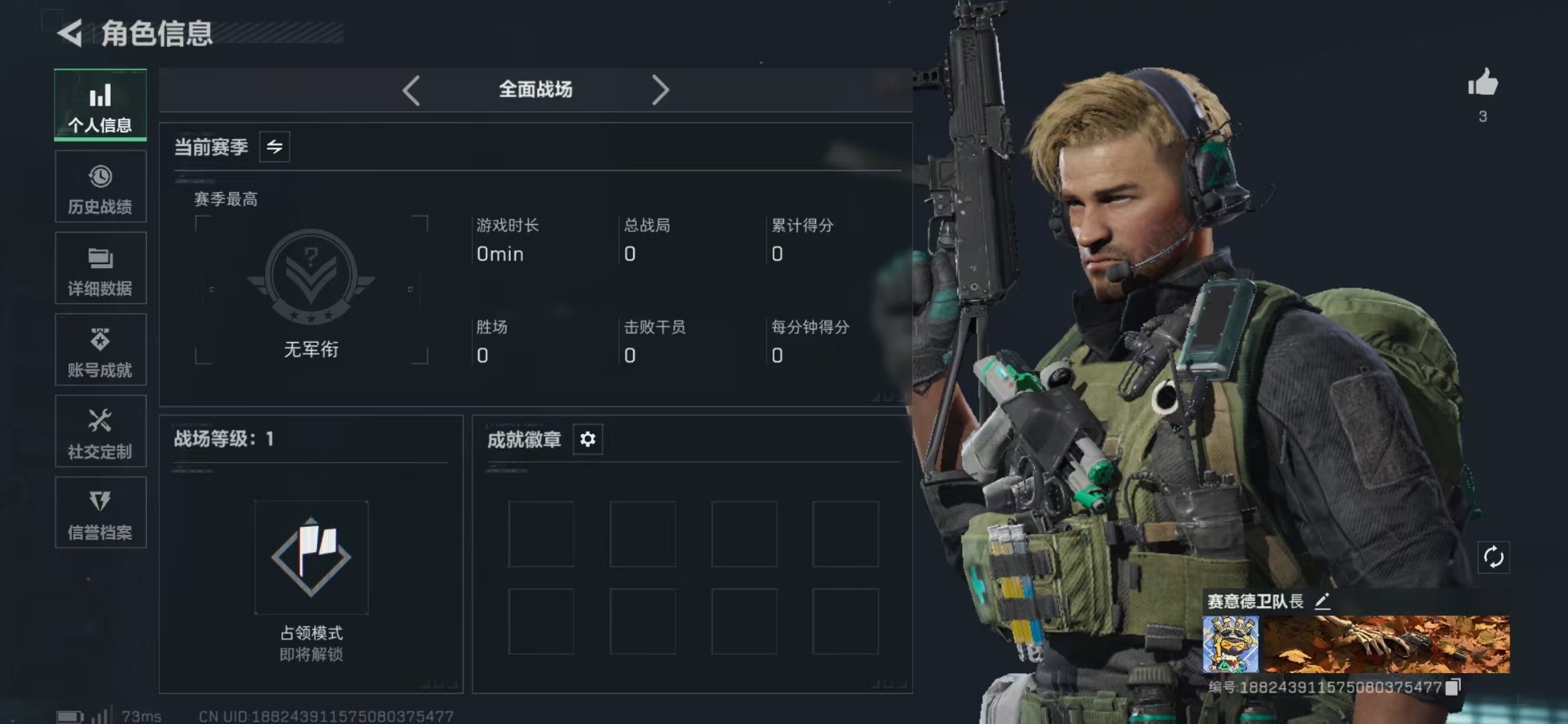Click the rotate character refresh button

(x=1494, y=557)
